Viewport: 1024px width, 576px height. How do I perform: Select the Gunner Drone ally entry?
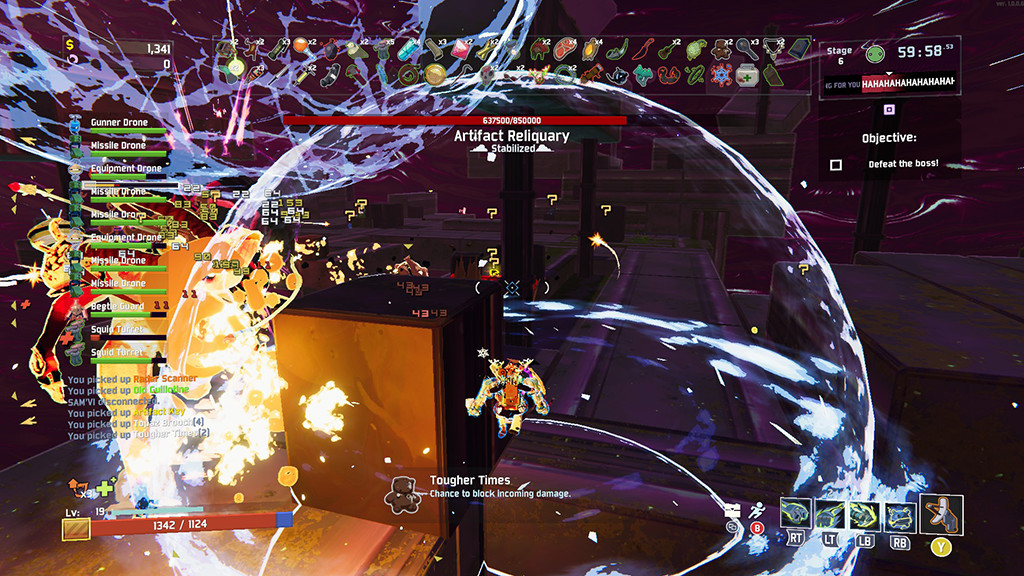(118, 123)
